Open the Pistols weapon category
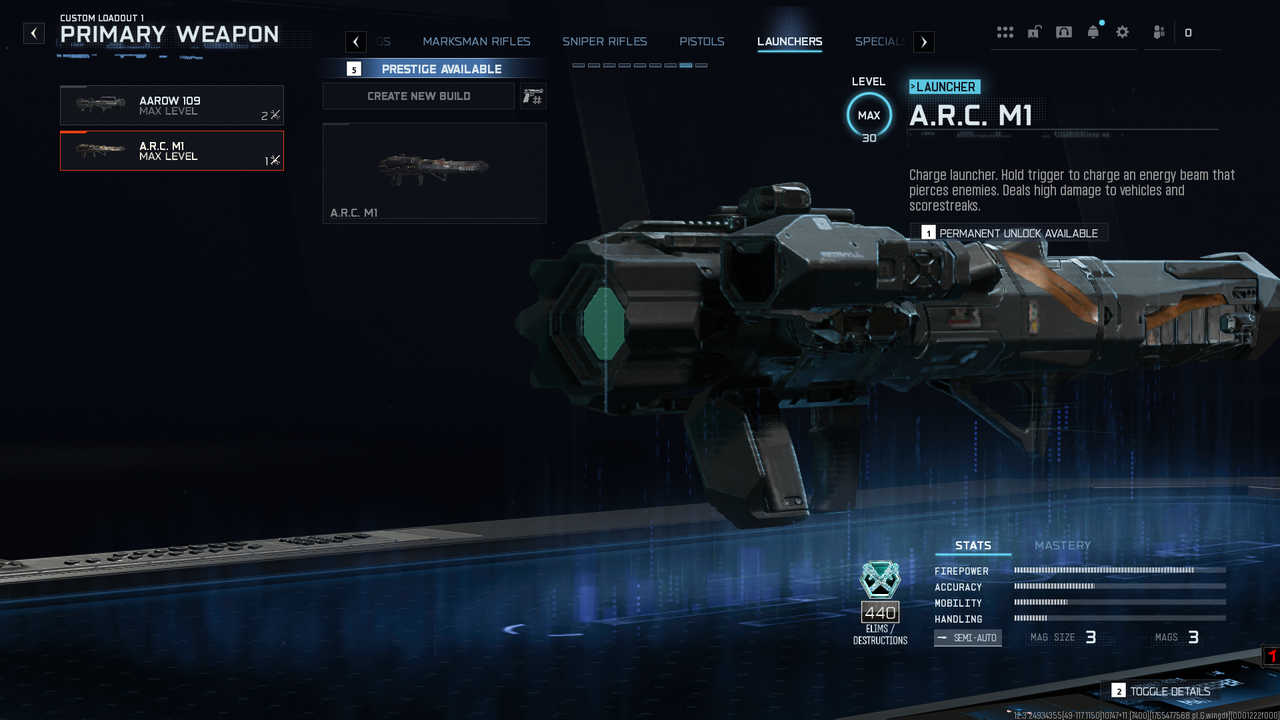This screenshot has width=1280, height=720. (701, 42)
